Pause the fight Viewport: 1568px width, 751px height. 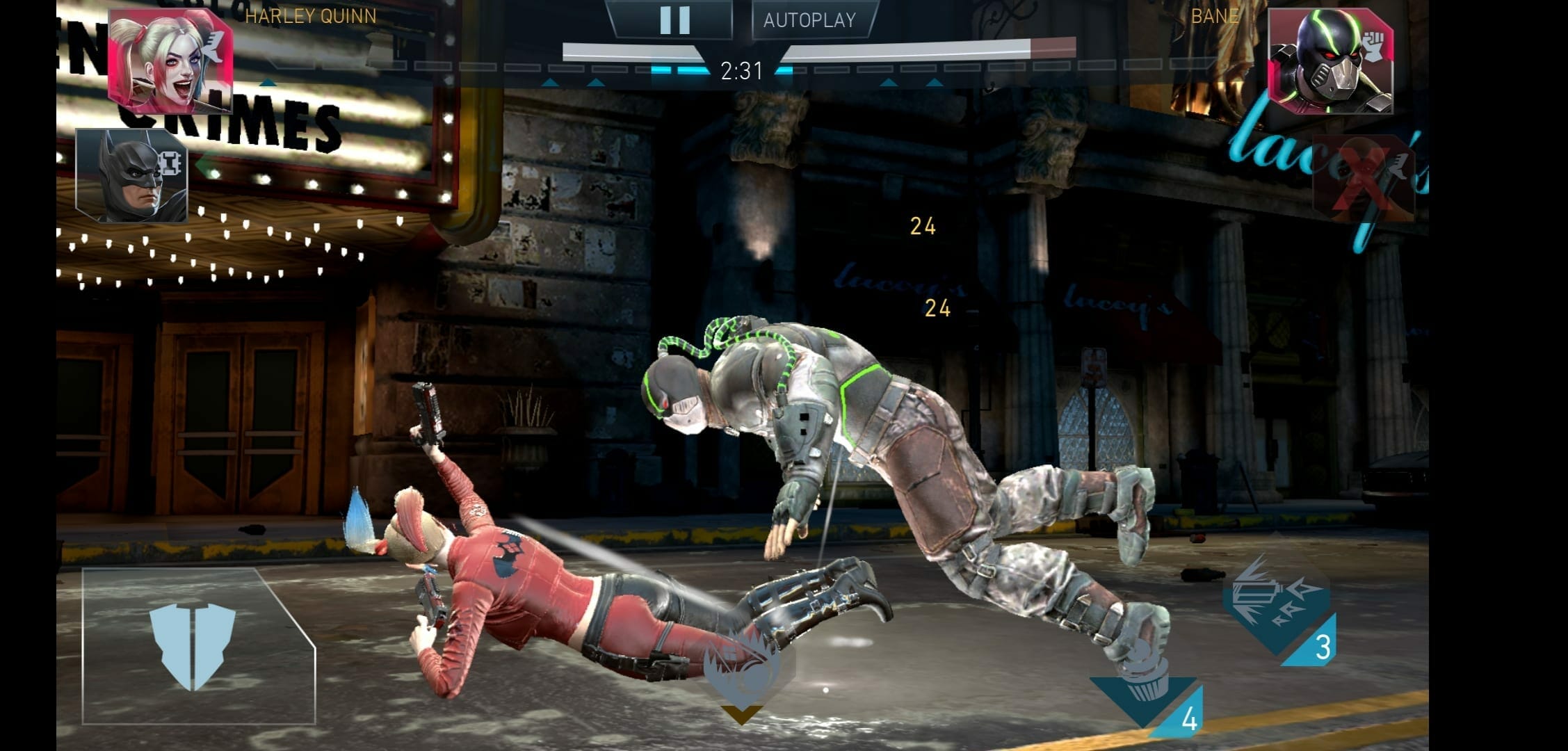point(674,20)
